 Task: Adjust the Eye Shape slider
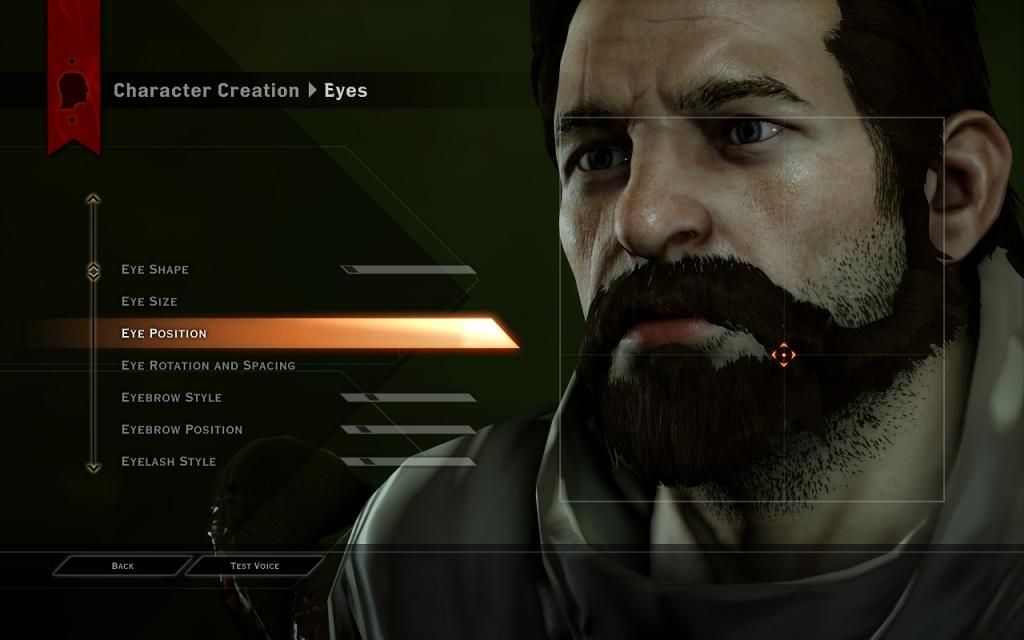click(408, 270)
